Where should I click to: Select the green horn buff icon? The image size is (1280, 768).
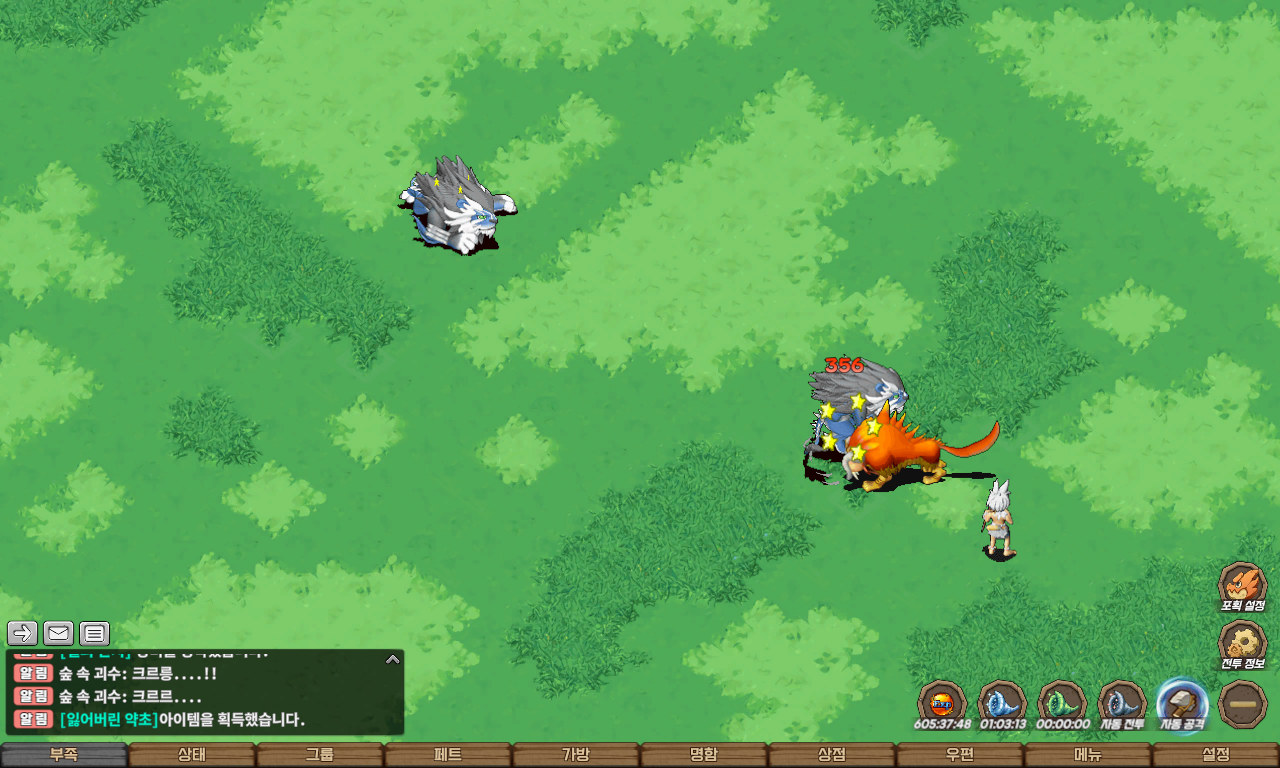pyautogui.click(x=1062, y=703)
